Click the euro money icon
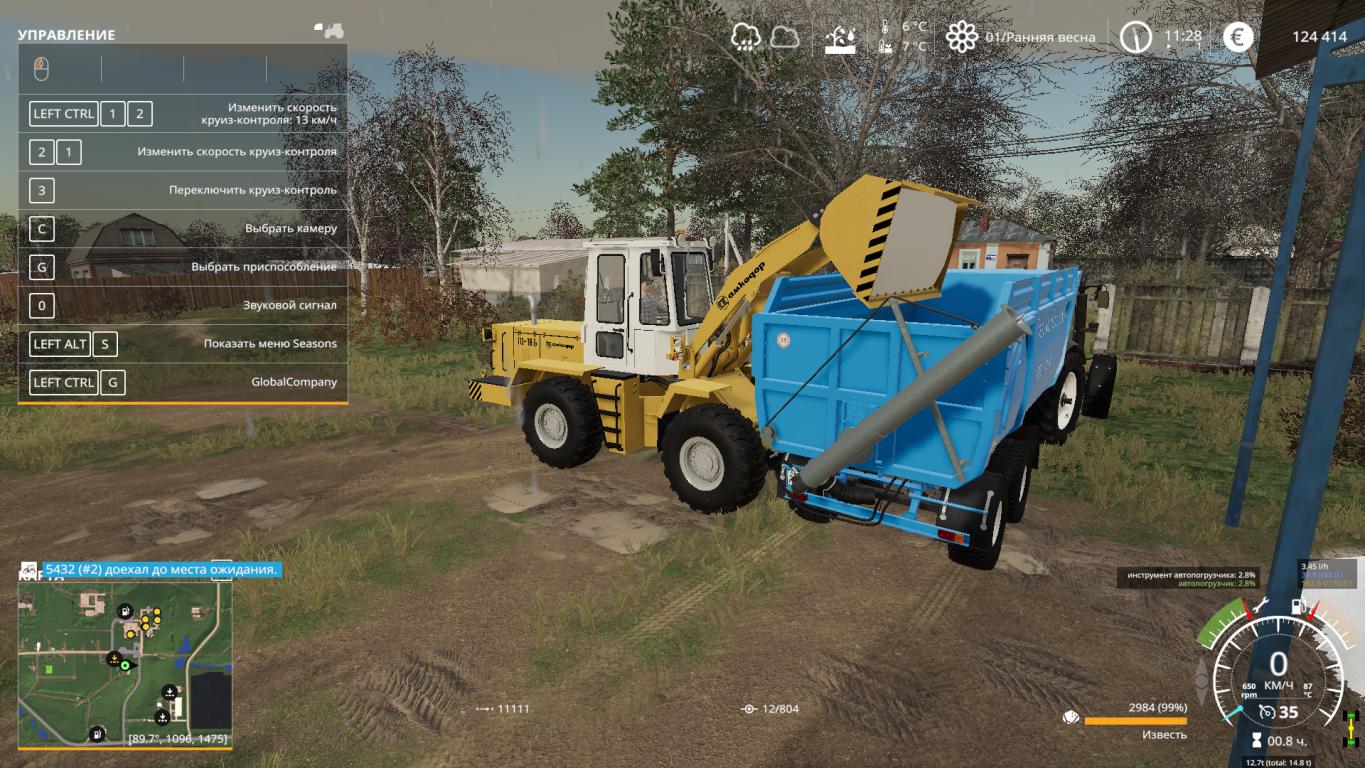The height and width of the screenshot is (768, 1365). (1238, 37)
